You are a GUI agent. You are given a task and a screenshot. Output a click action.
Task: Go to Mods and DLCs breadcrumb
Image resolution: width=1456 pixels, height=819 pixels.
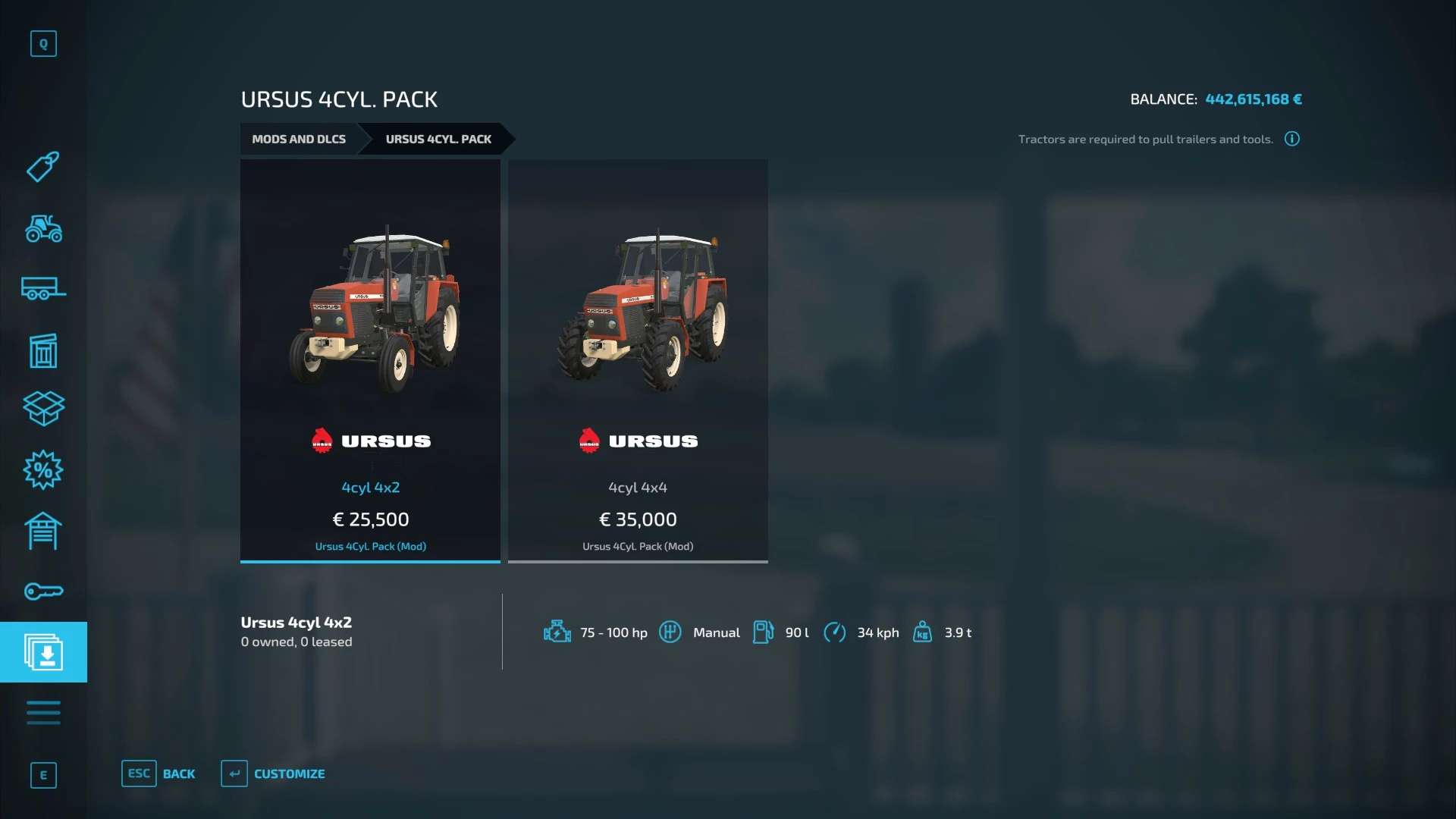[299, 140]
